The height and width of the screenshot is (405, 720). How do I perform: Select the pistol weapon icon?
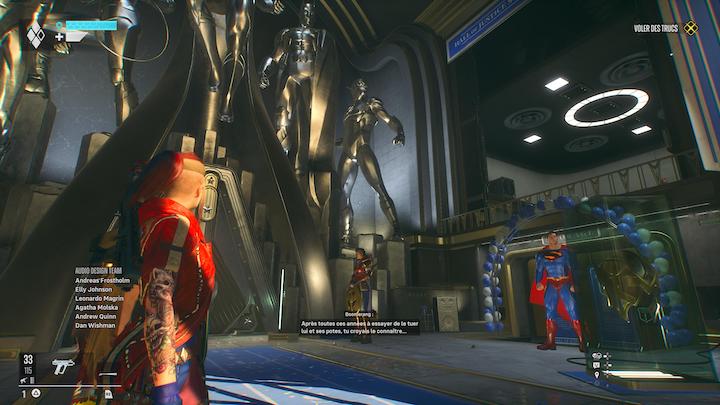tap(62, 366)
